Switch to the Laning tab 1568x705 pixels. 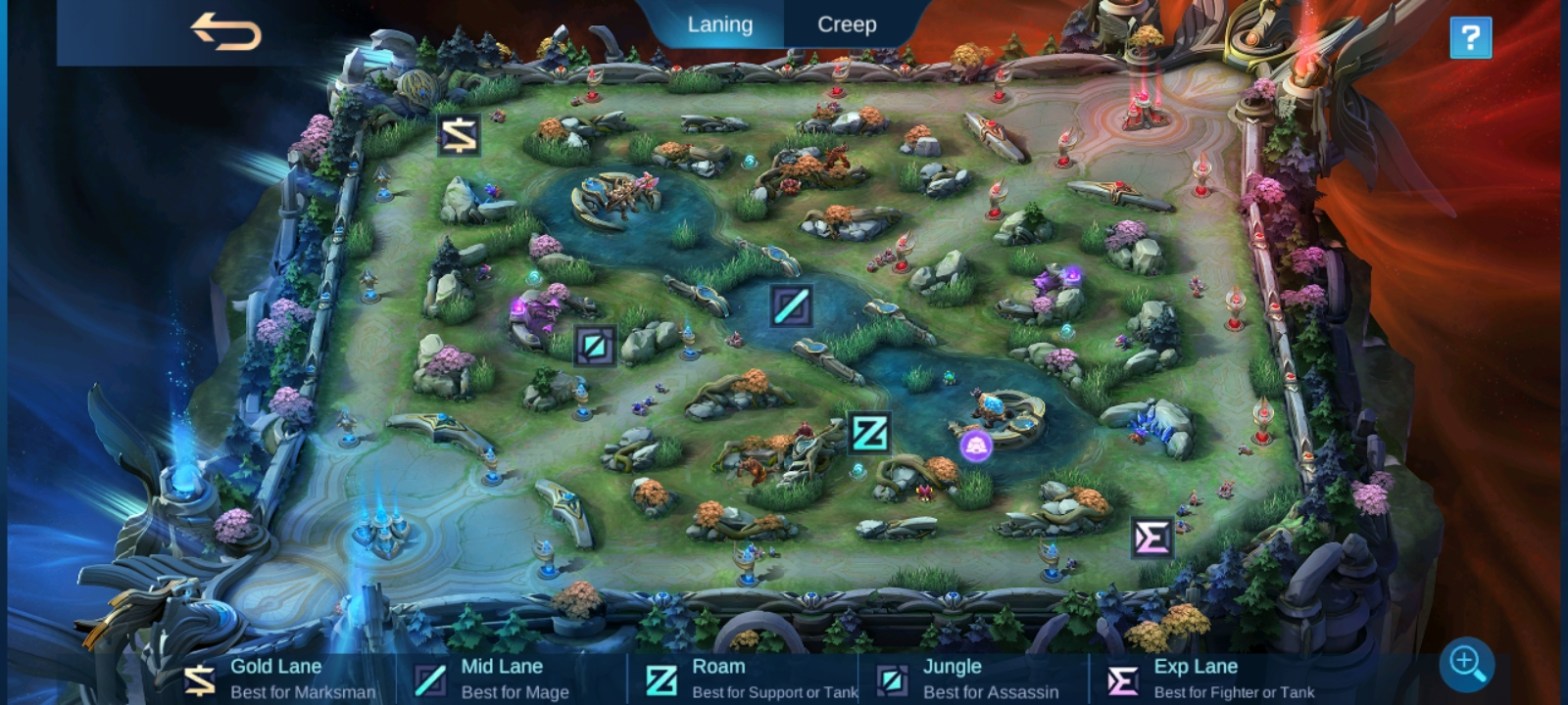720,25
